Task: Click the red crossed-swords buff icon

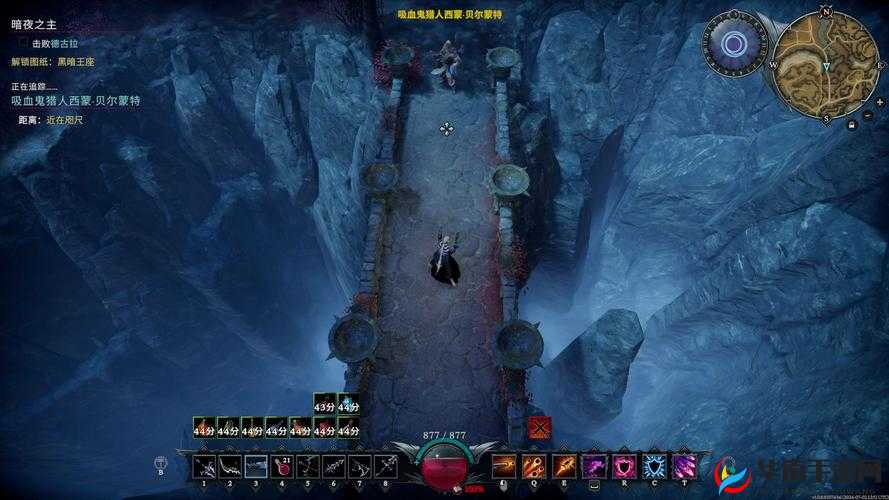Action: click(x=540, y=426)
